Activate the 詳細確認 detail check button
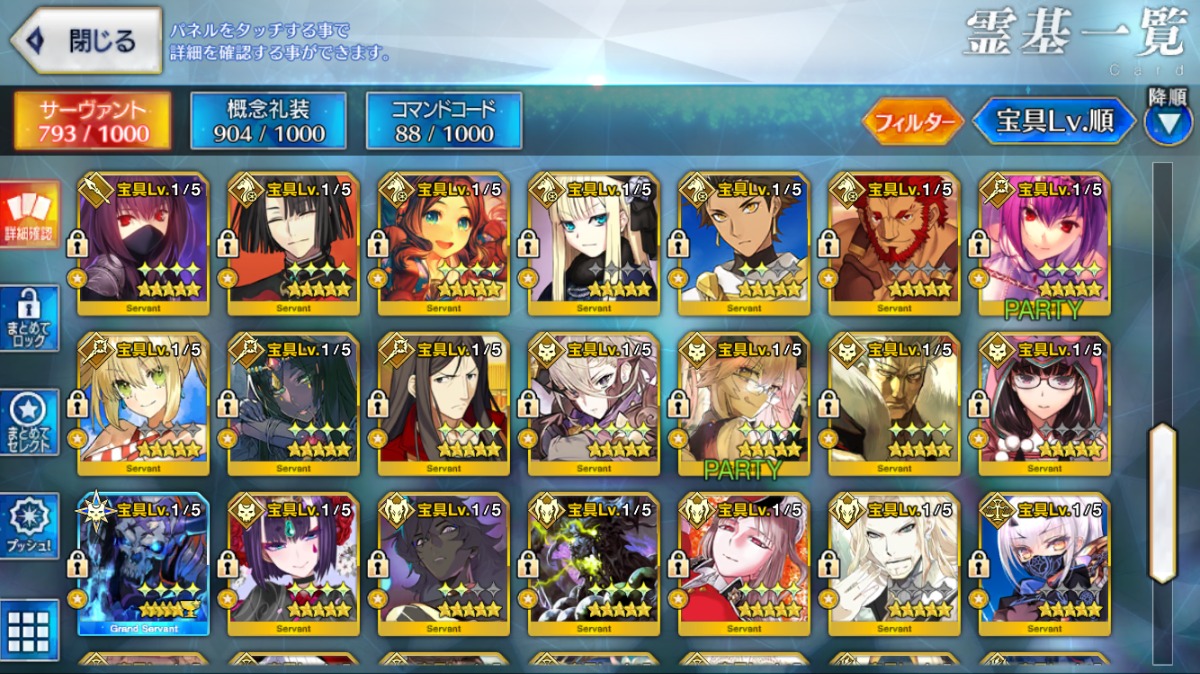 point(30,217)
